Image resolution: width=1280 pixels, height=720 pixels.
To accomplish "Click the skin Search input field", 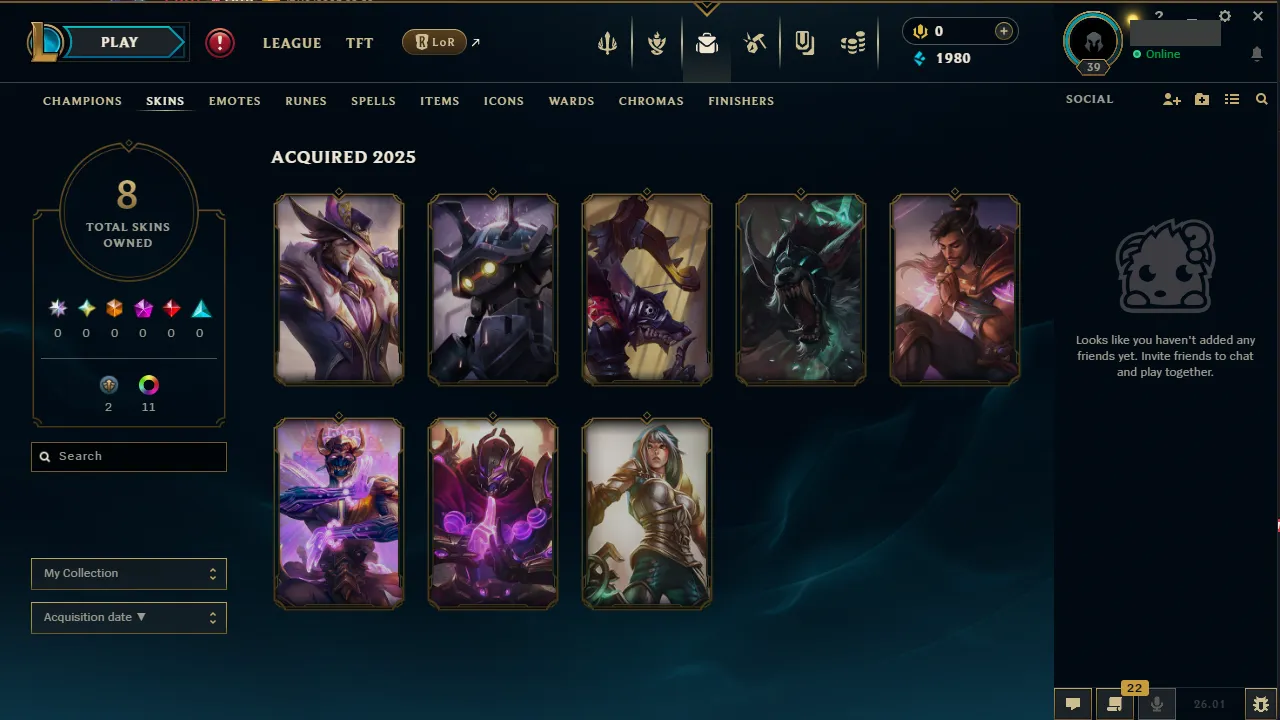I will tap(128, 456).
